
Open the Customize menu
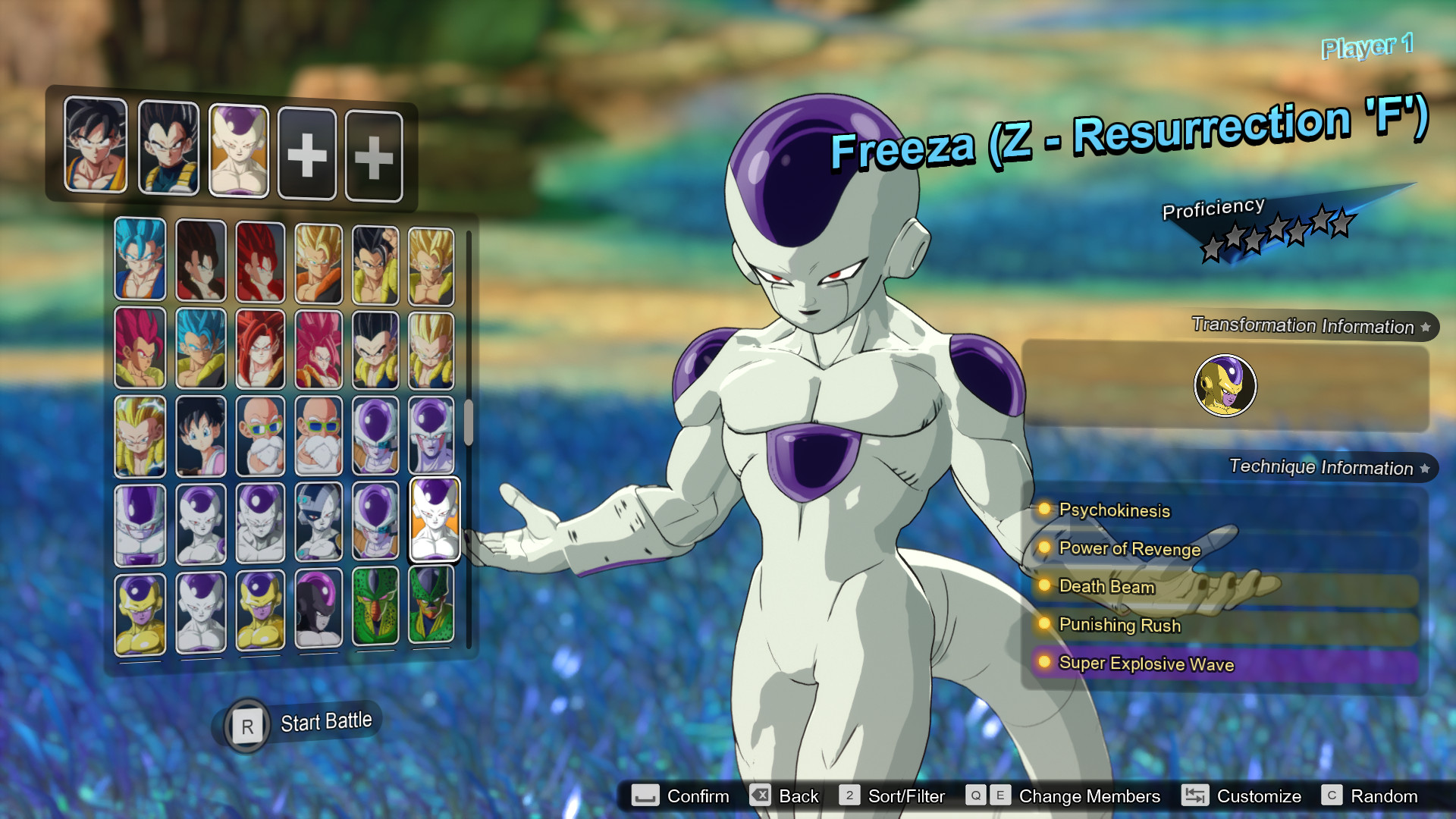click(x=1259, y=796)
